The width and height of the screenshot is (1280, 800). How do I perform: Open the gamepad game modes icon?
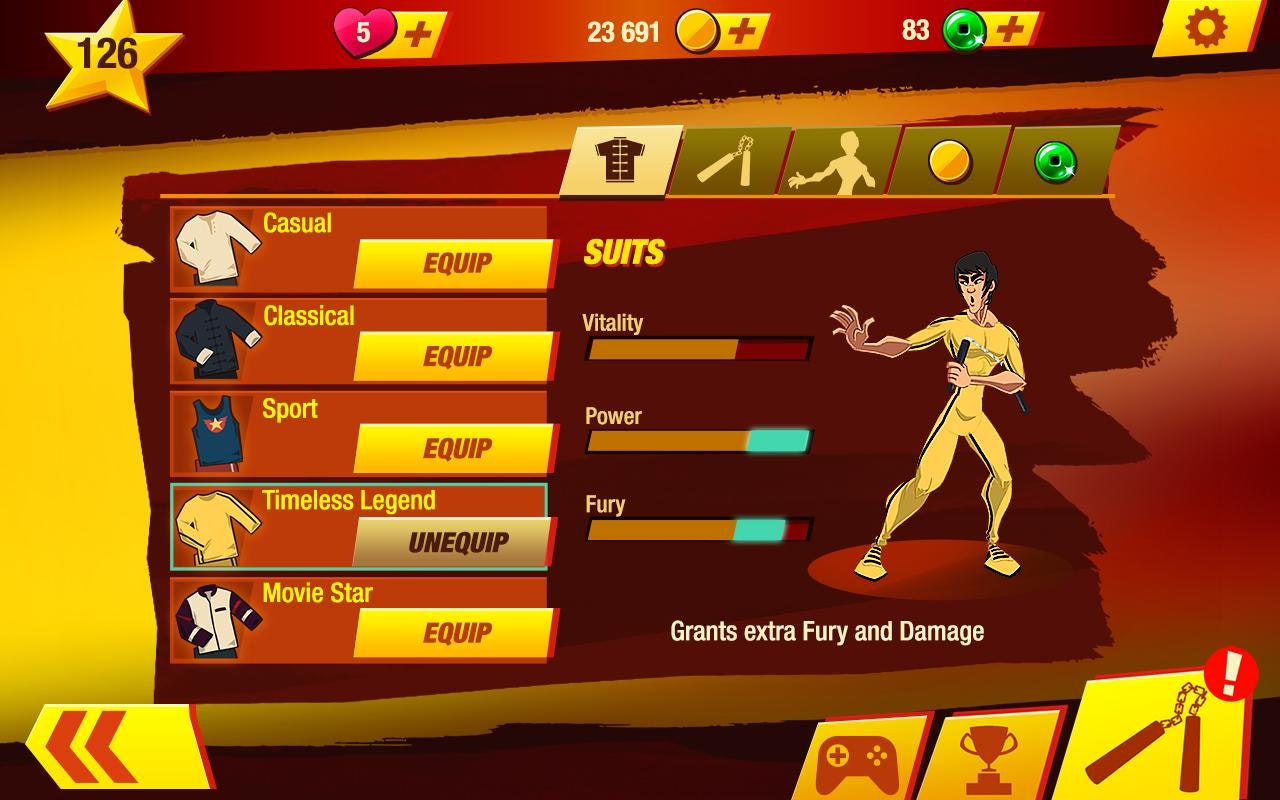[859, 764]
